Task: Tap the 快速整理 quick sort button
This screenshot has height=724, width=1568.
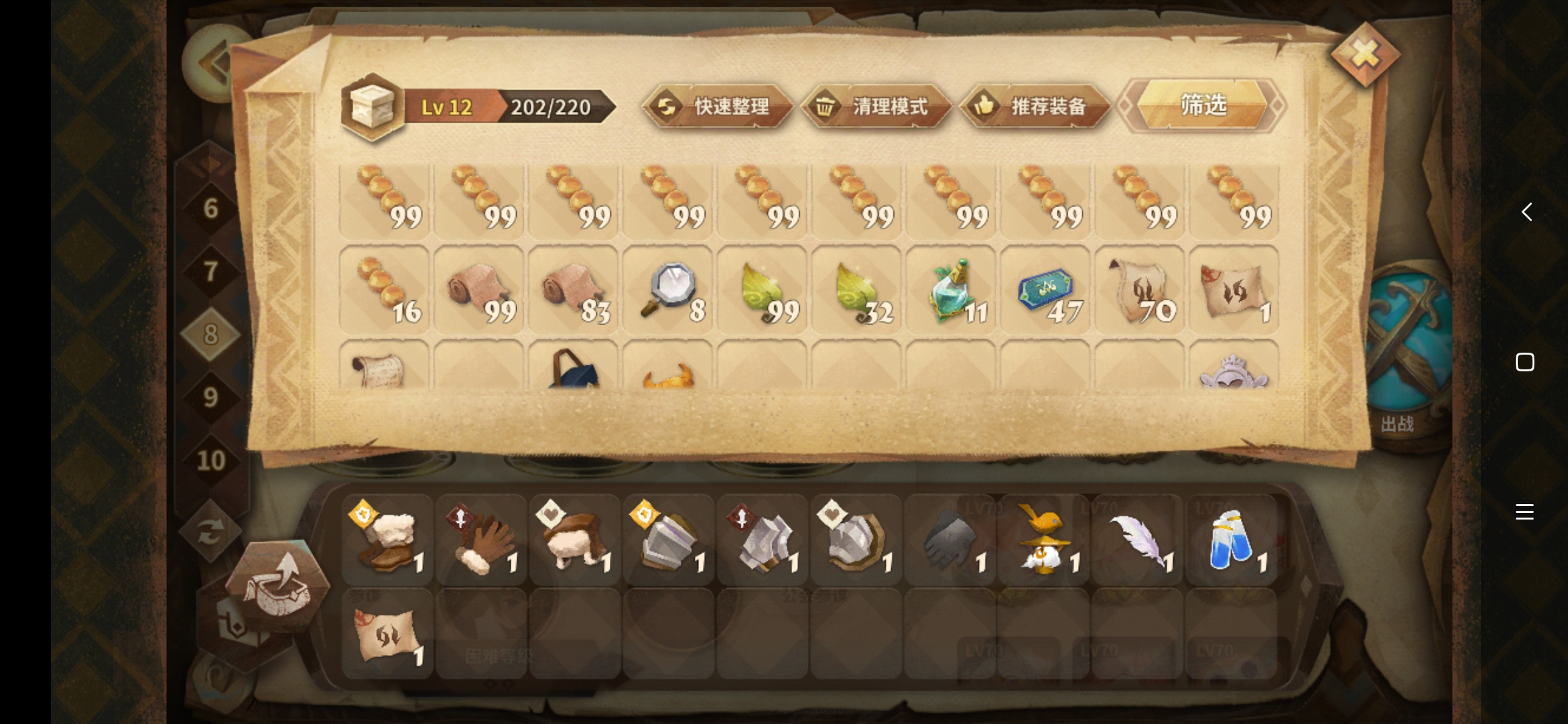Action: point(717,107)
